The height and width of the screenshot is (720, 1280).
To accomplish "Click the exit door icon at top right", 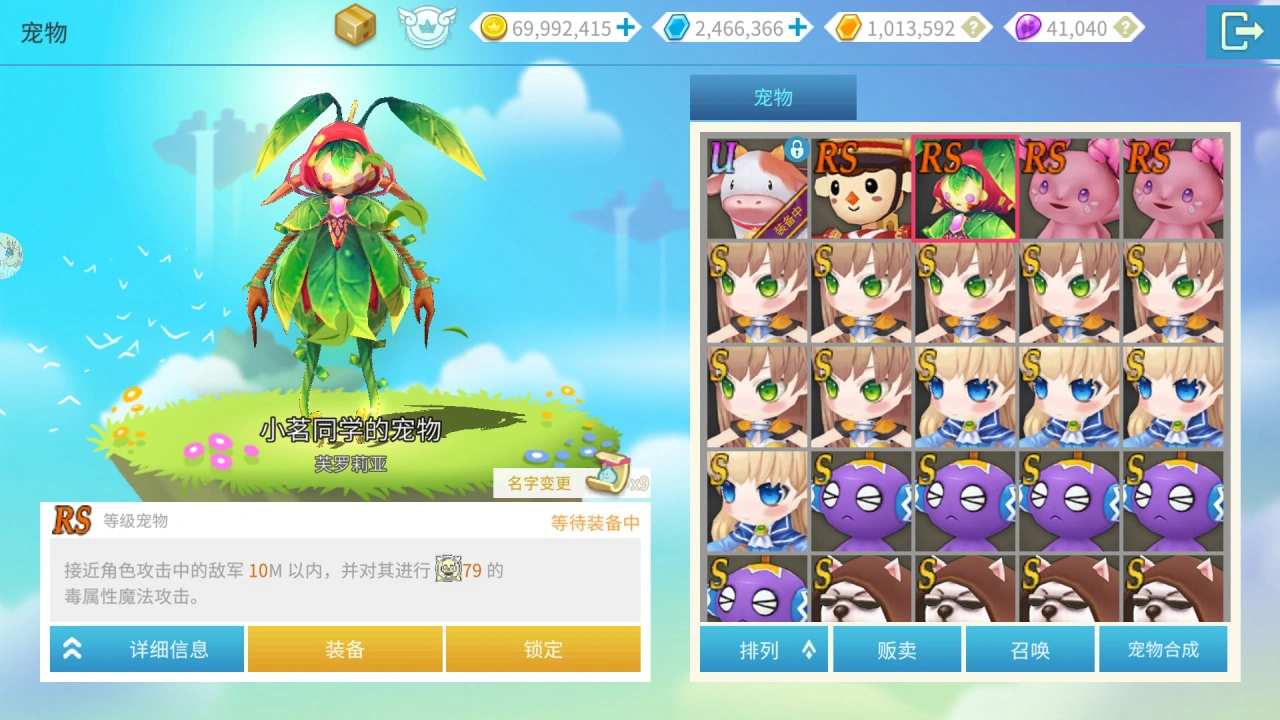I will 1241,31.
